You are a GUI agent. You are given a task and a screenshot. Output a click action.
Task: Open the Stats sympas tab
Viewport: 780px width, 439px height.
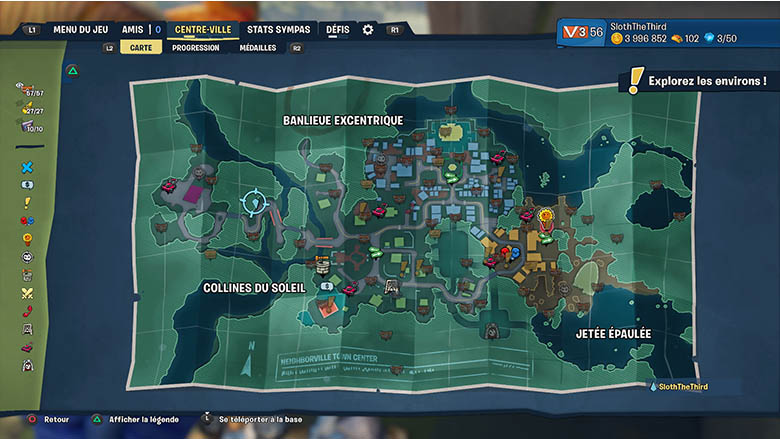[279, 30]
